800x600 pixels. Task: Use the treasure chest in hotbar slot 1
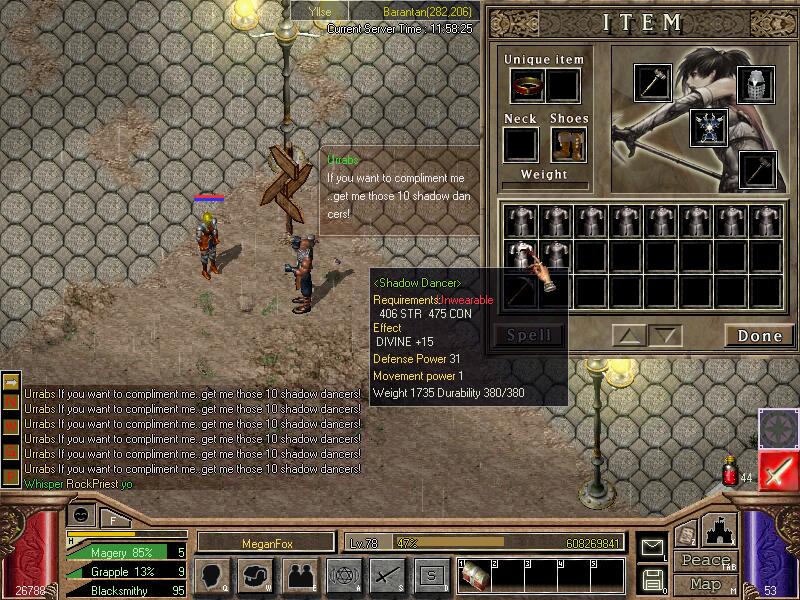(x=475, y=576)
